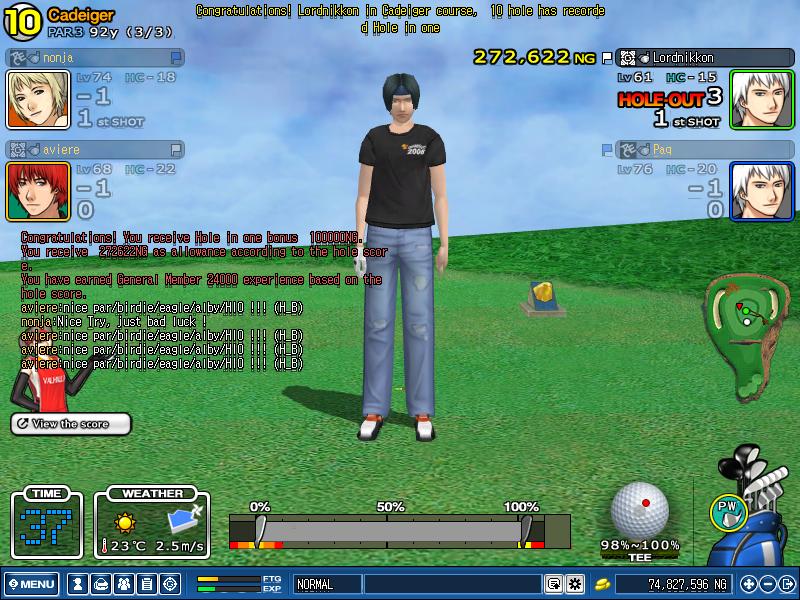The height and width of the screenshot is (600, 800).
Task: Open the single player profile icon
Action: tap(77, 584)
